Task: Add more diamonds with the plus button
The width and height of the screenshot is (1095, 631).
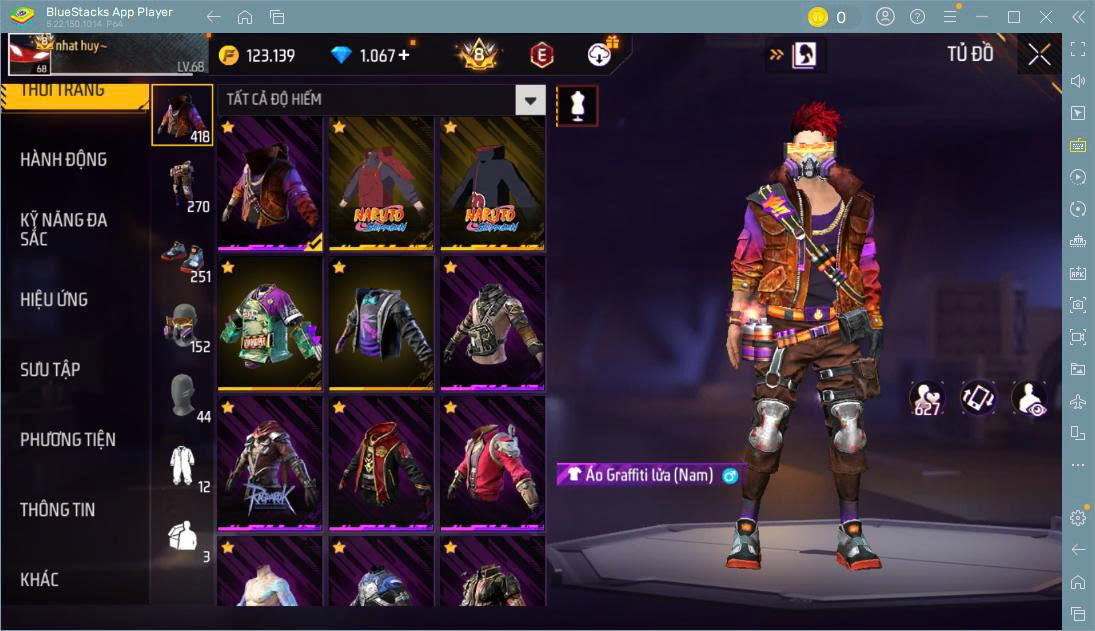Action: 404,55
